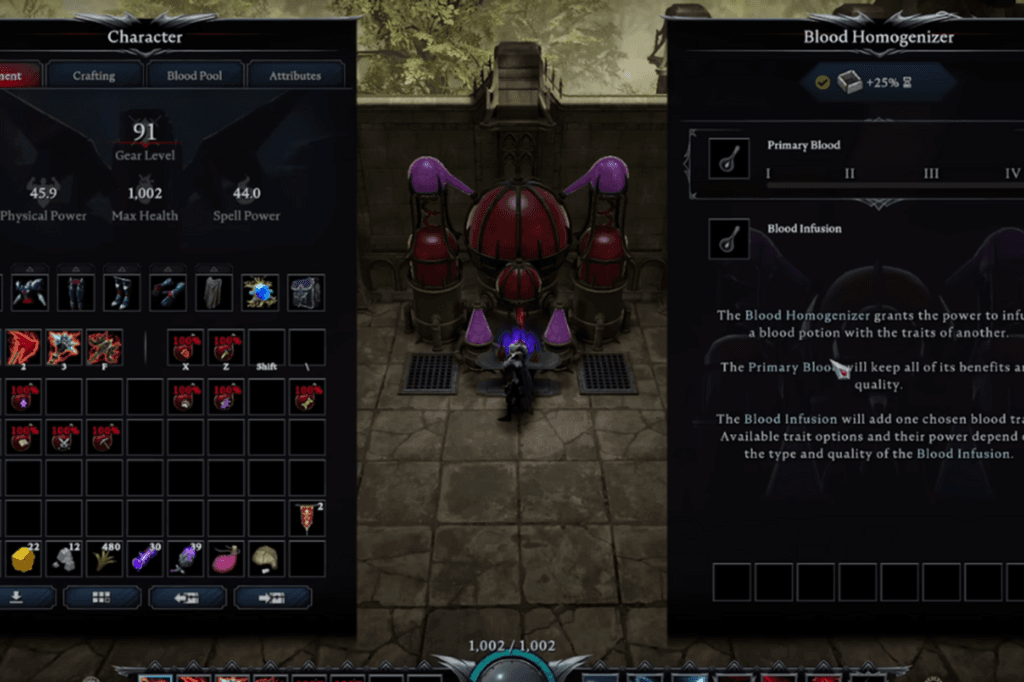Click the right-arrow transfer items button

[x=272, y=597]
